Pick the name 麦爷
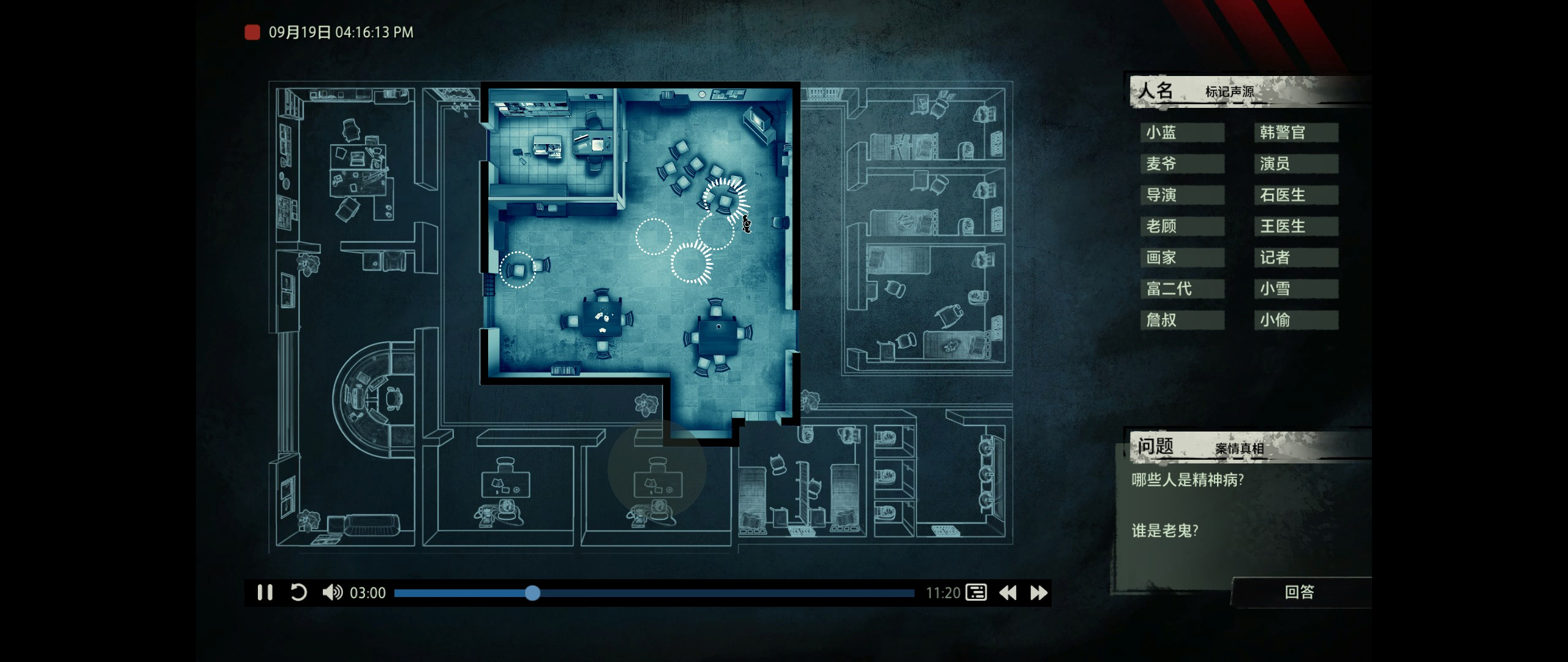The image size is (1568, 662). (1182, 164)
